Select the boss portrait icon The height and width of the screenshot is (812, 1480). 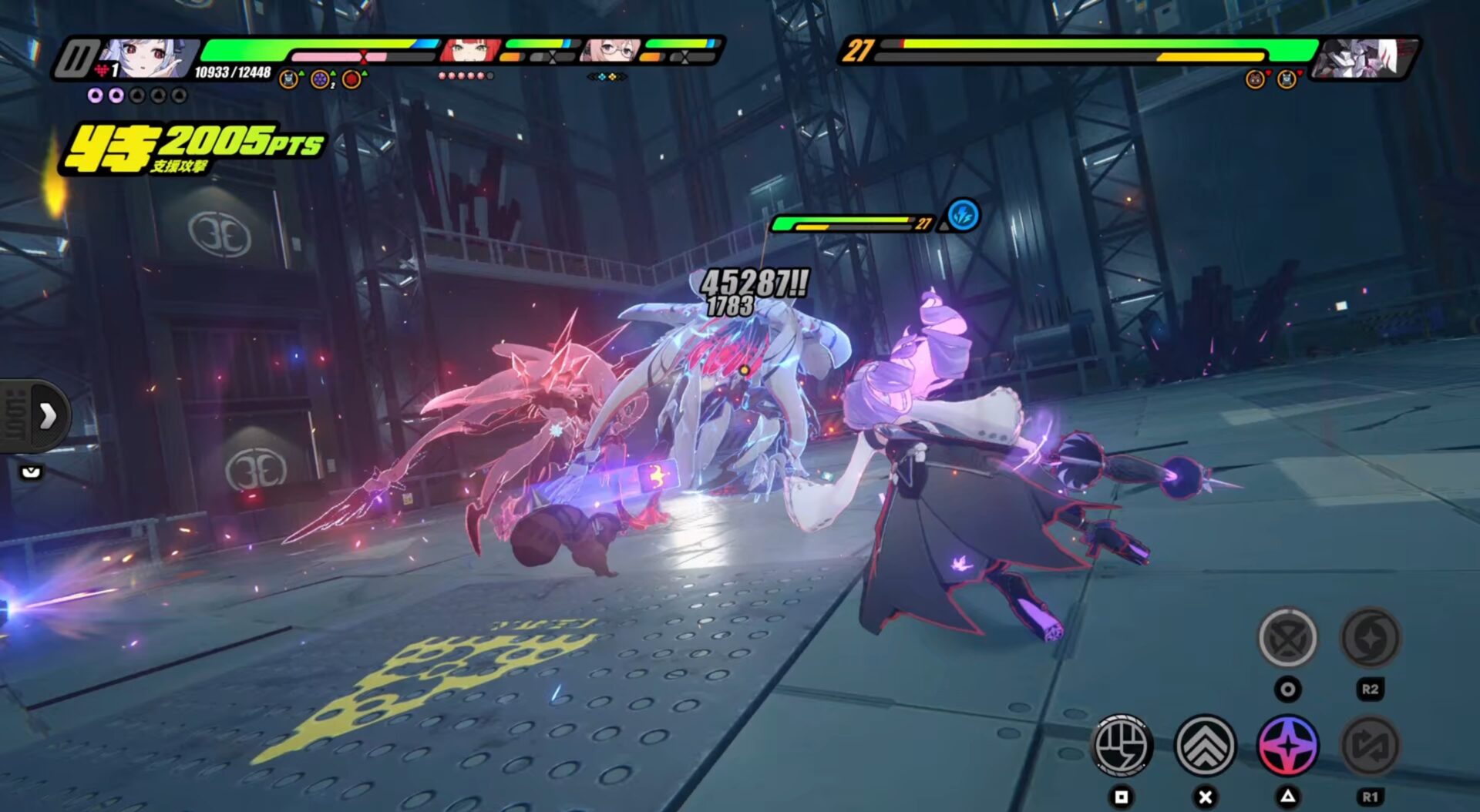click(1363, 58)
